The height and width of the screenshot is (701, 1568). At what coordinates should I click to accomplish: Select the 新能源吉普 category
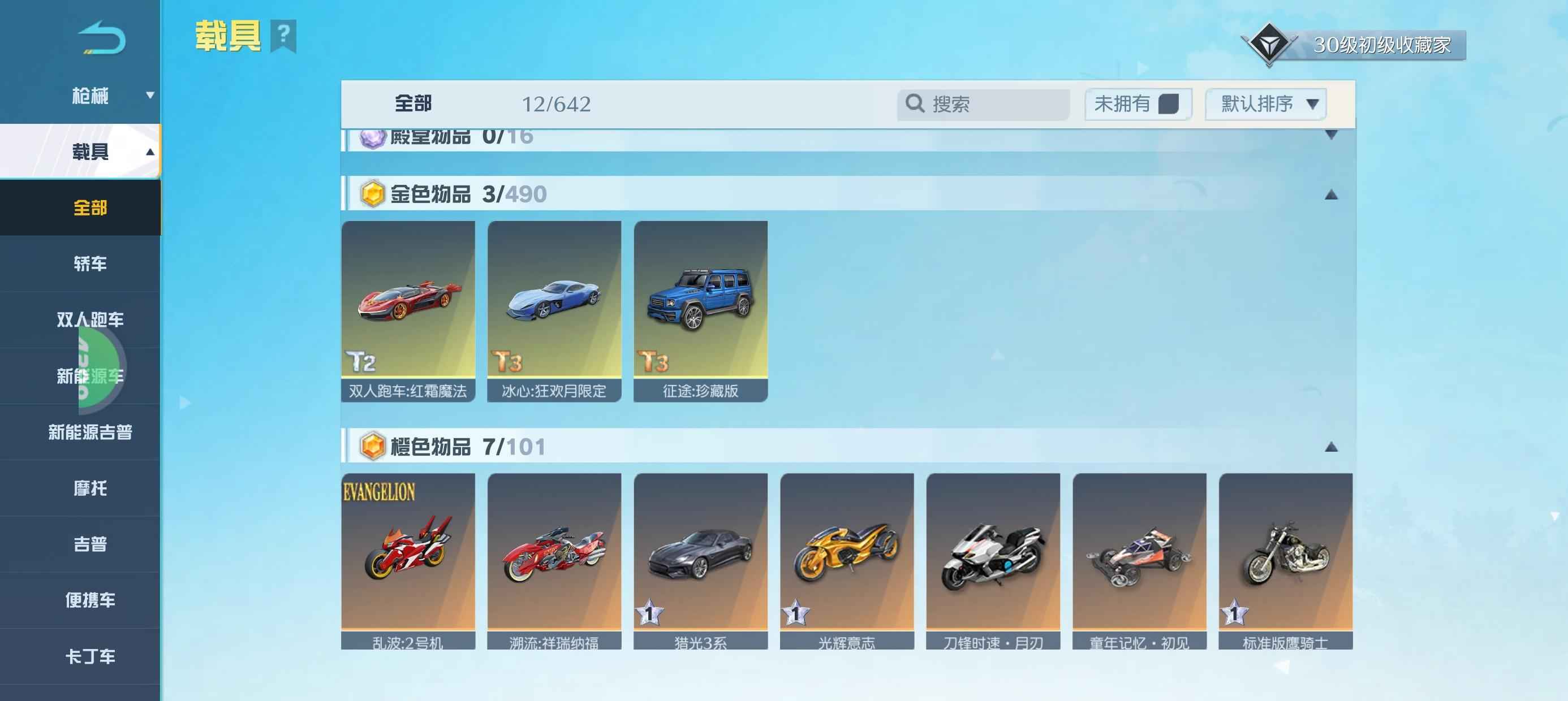point(90,432)
